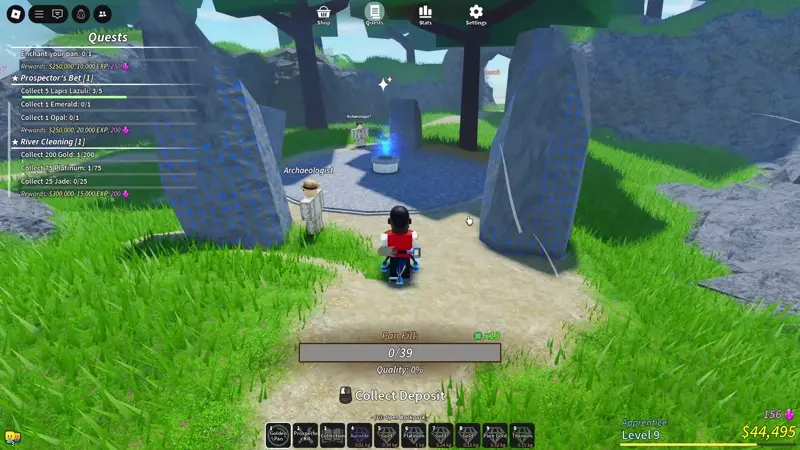
Task: Select the Pure Gold hotbar slot
Action: click(494, 435)
